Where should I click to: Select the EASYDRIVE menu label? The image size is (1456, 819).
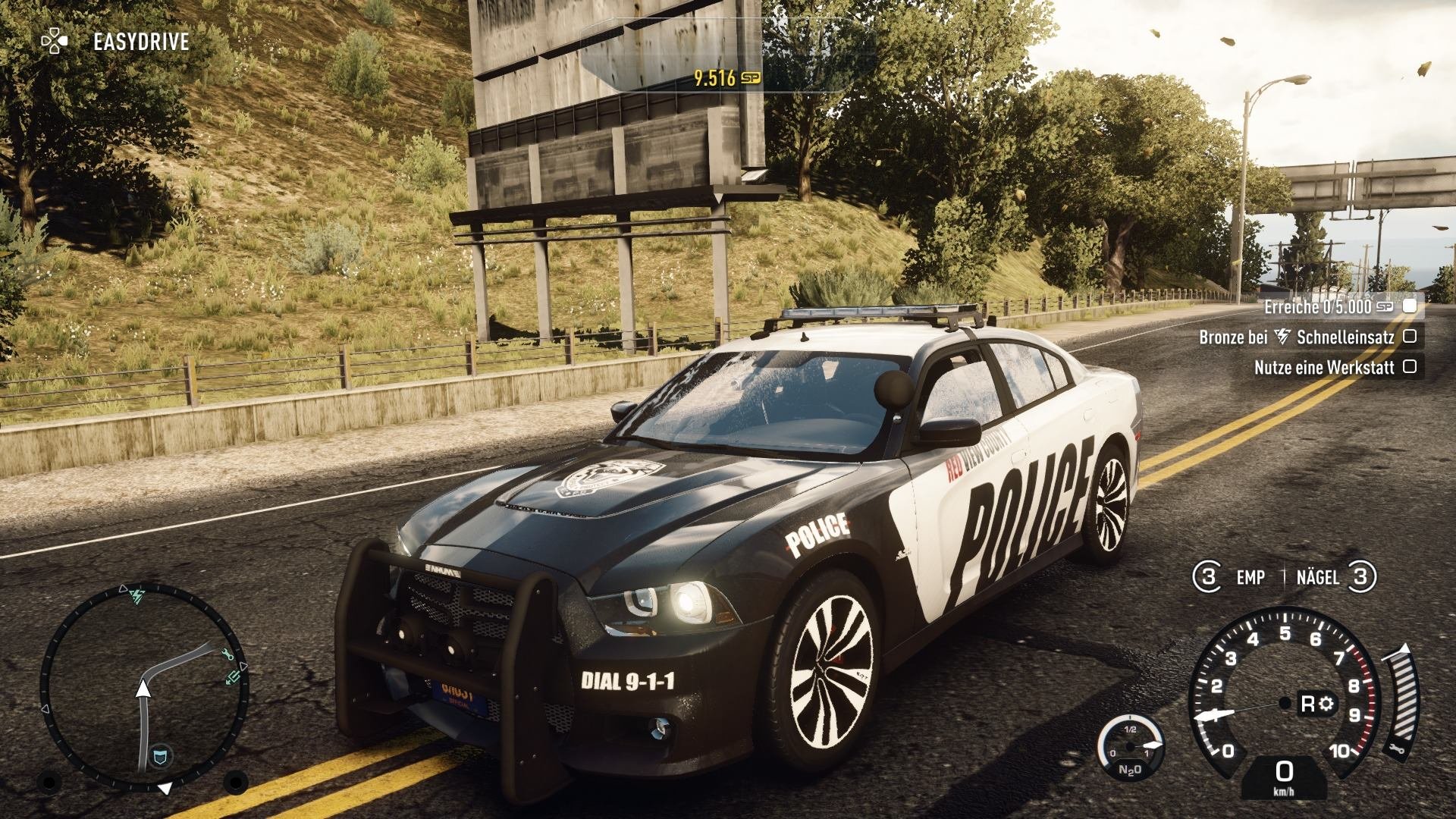click(140, 42)
